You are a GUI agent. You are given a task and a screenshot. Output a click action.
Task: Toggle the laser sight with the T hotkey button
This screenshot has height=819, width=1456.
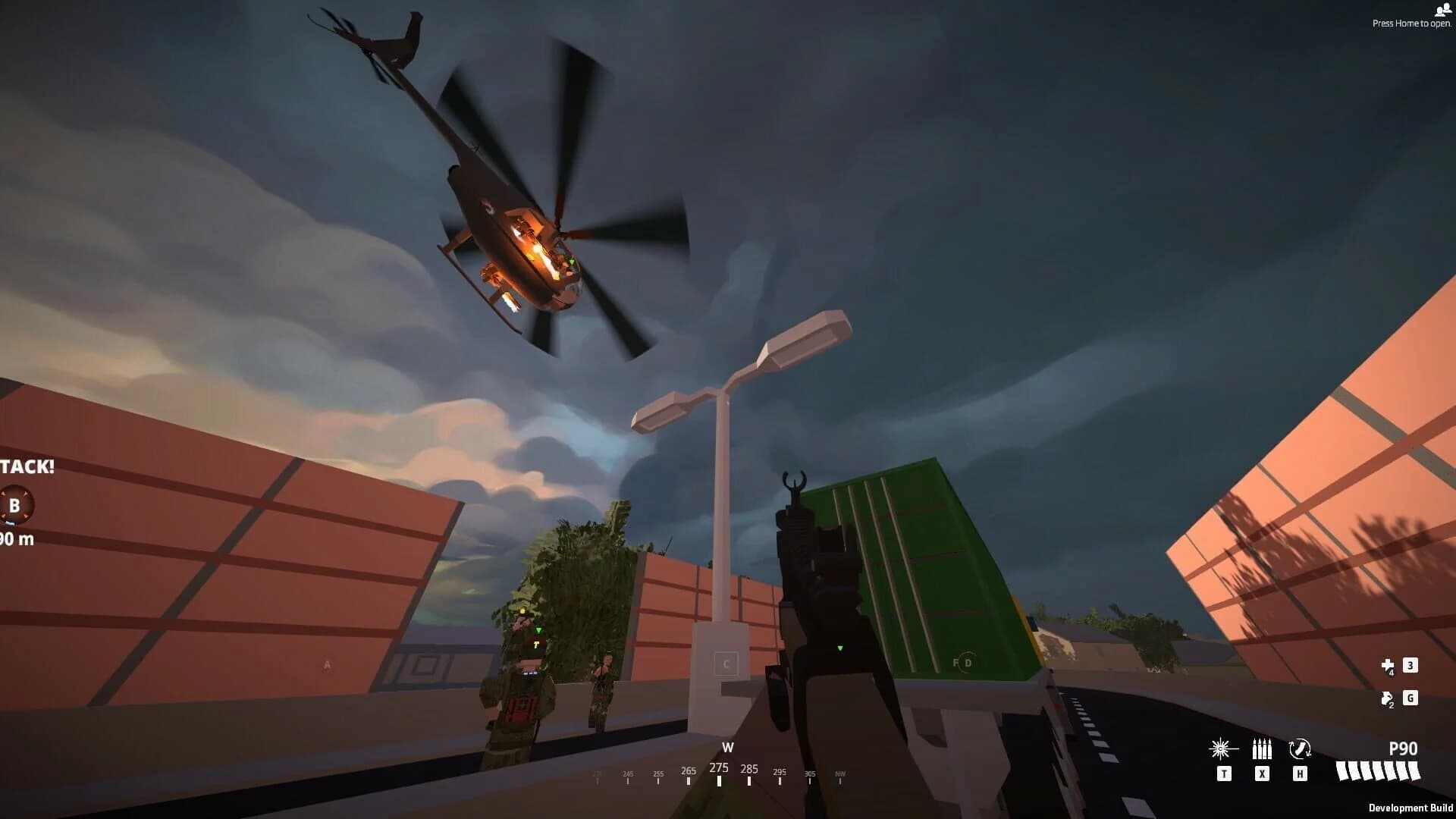pos(1225,773)
